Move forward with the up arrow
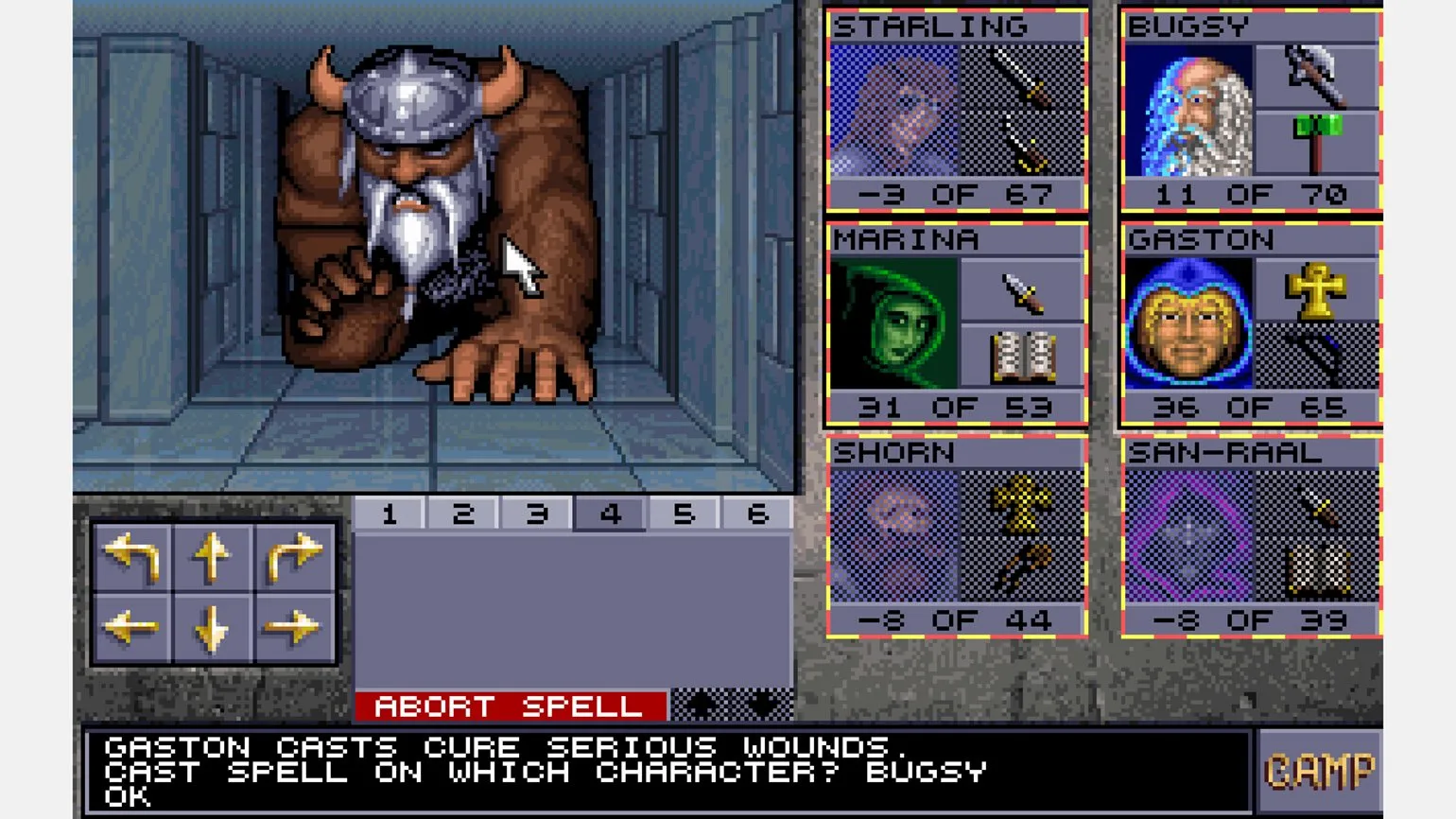The image size is (1456, 819). coord(212,555)
